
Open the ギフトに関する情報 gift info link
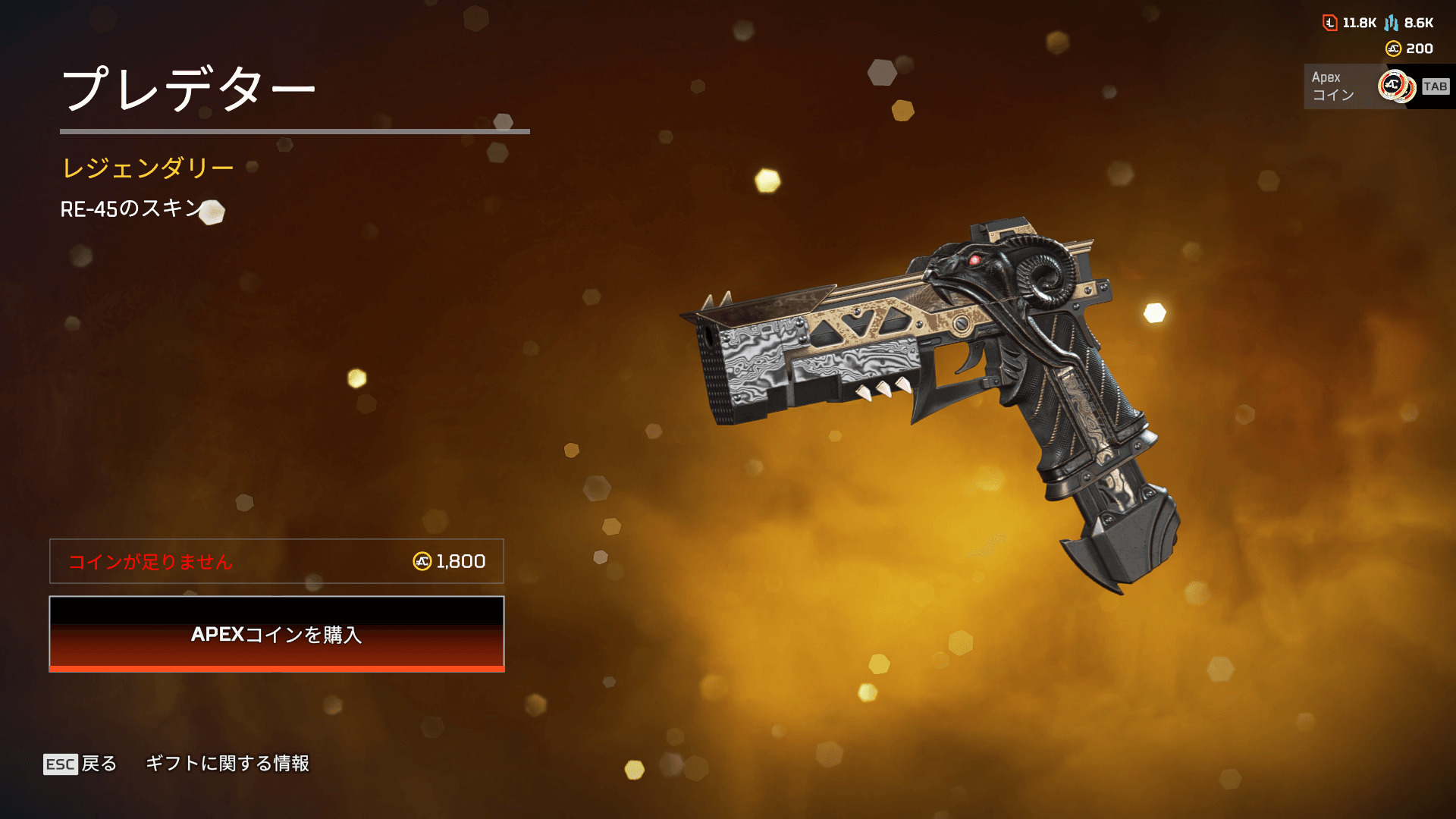(227, 764)
